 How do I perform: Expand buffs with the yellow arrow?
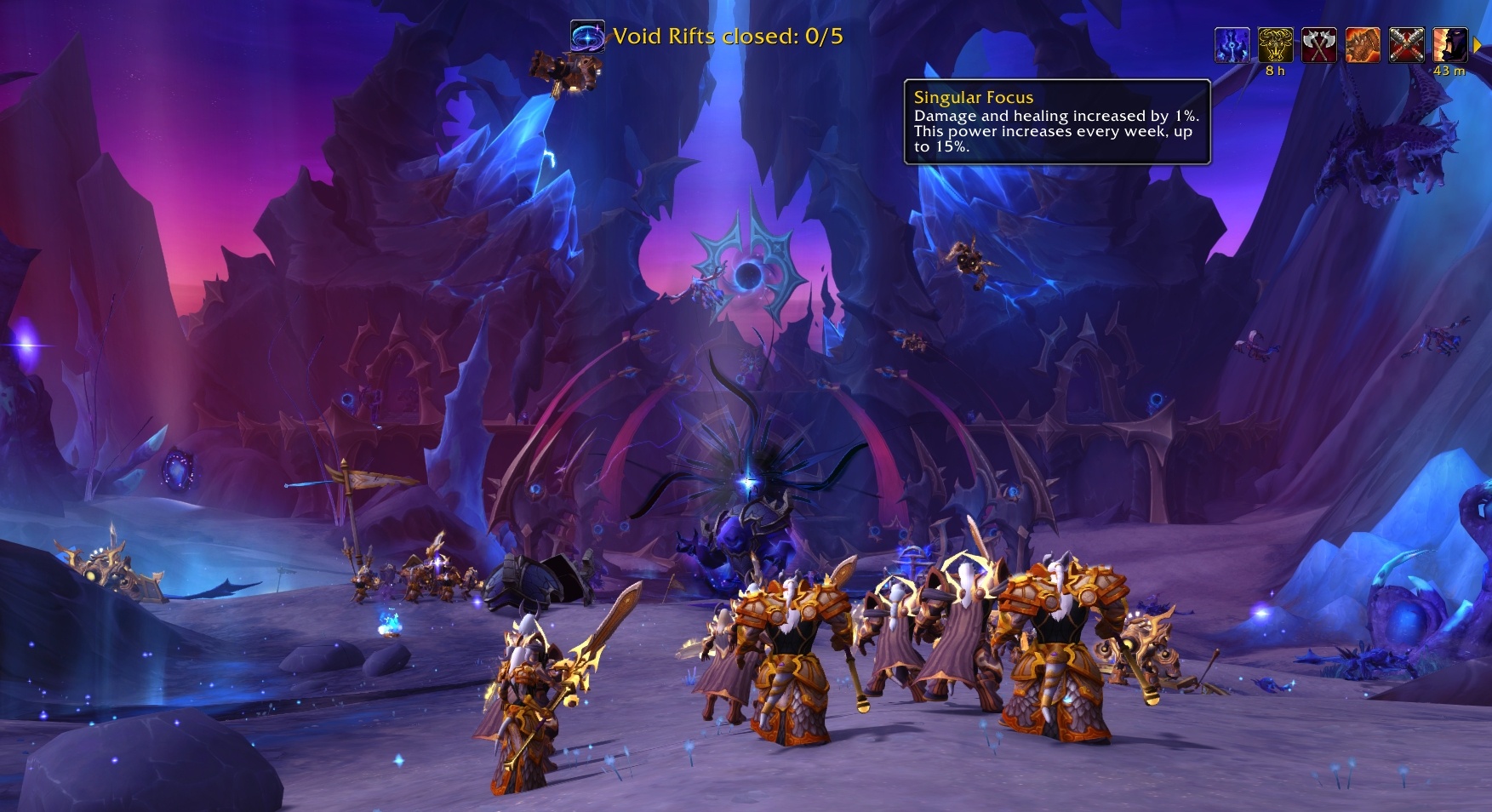point(1478,45)
